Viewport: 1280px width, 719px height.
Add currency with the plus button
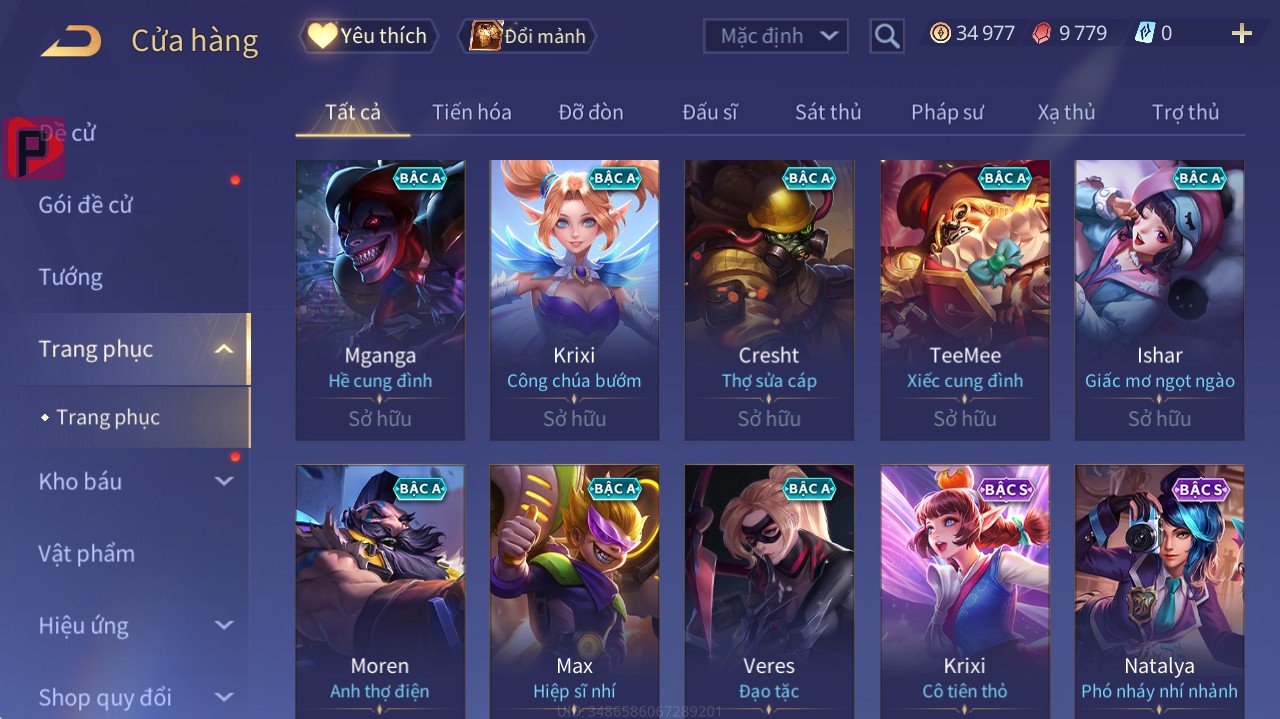[1241, 34]
